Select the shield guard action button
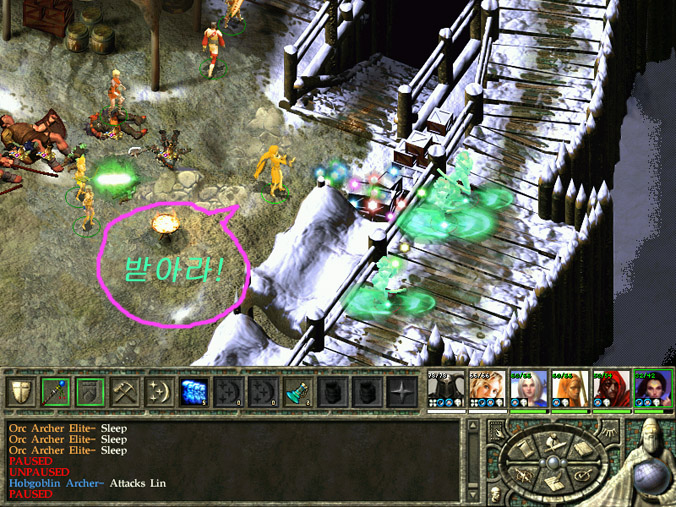 pos(21,393)
